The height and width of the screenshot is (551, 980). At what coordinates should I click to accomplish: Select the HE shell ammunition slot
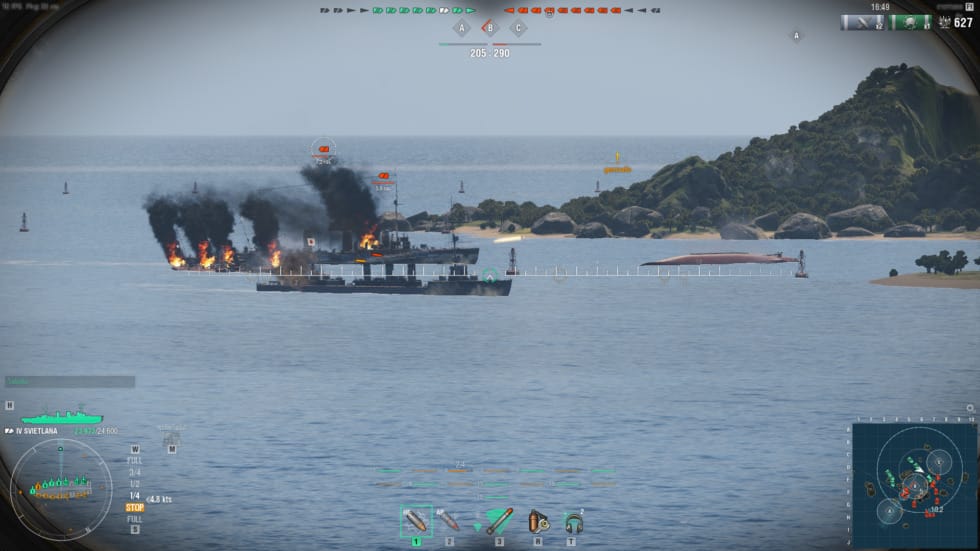point(416,521)
